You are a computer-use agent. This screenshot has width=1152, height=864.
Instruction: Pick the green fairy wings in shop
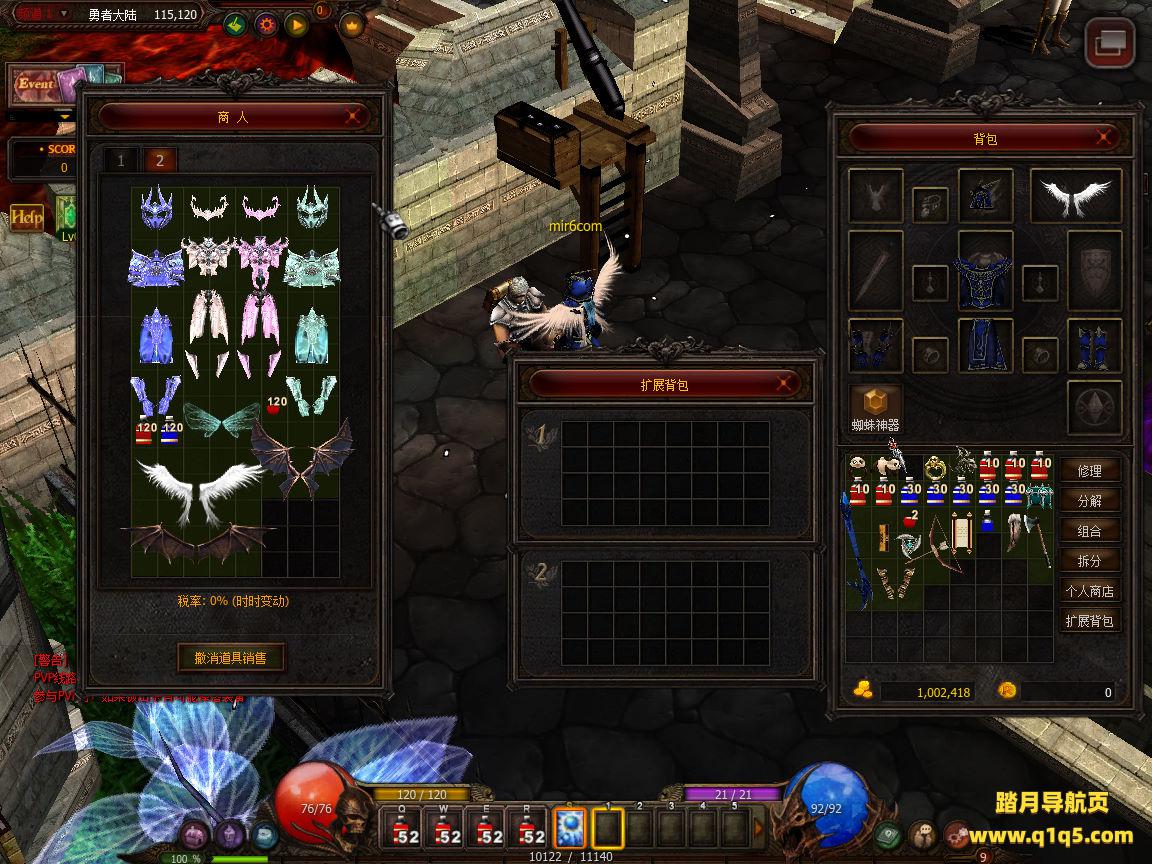point(221,420)
